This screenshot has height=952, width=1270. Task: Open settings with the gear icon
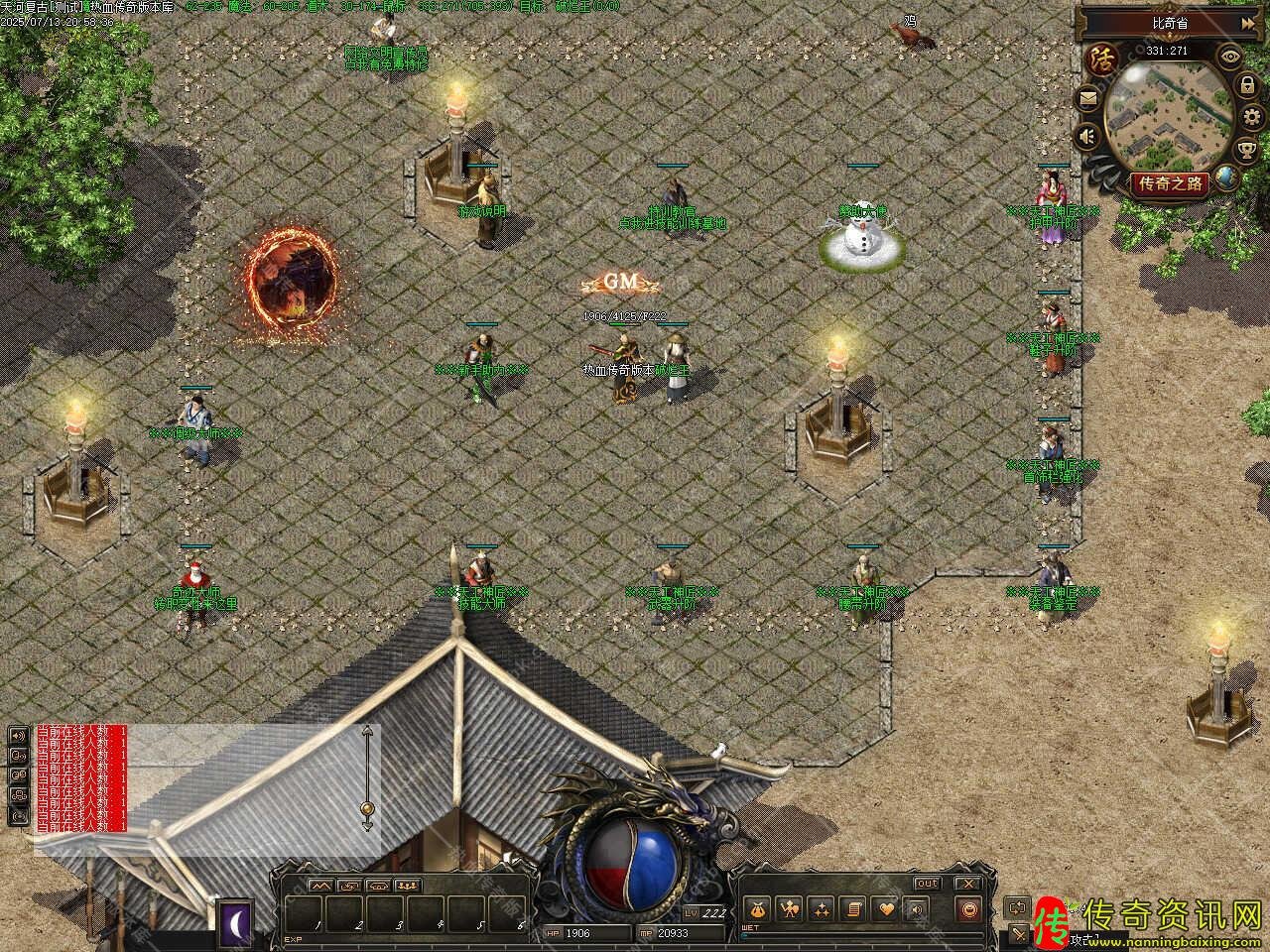[x=1249, y=118]
